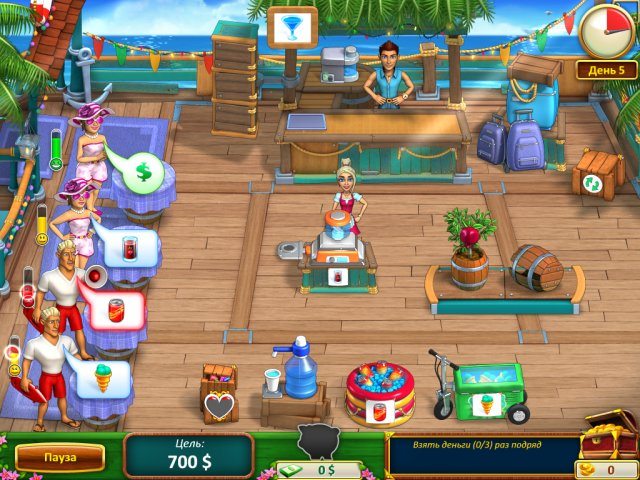The width and height of the screenshot is (640, 480).
Task: Click the Пауза pause button
Action: pos(59,457)
